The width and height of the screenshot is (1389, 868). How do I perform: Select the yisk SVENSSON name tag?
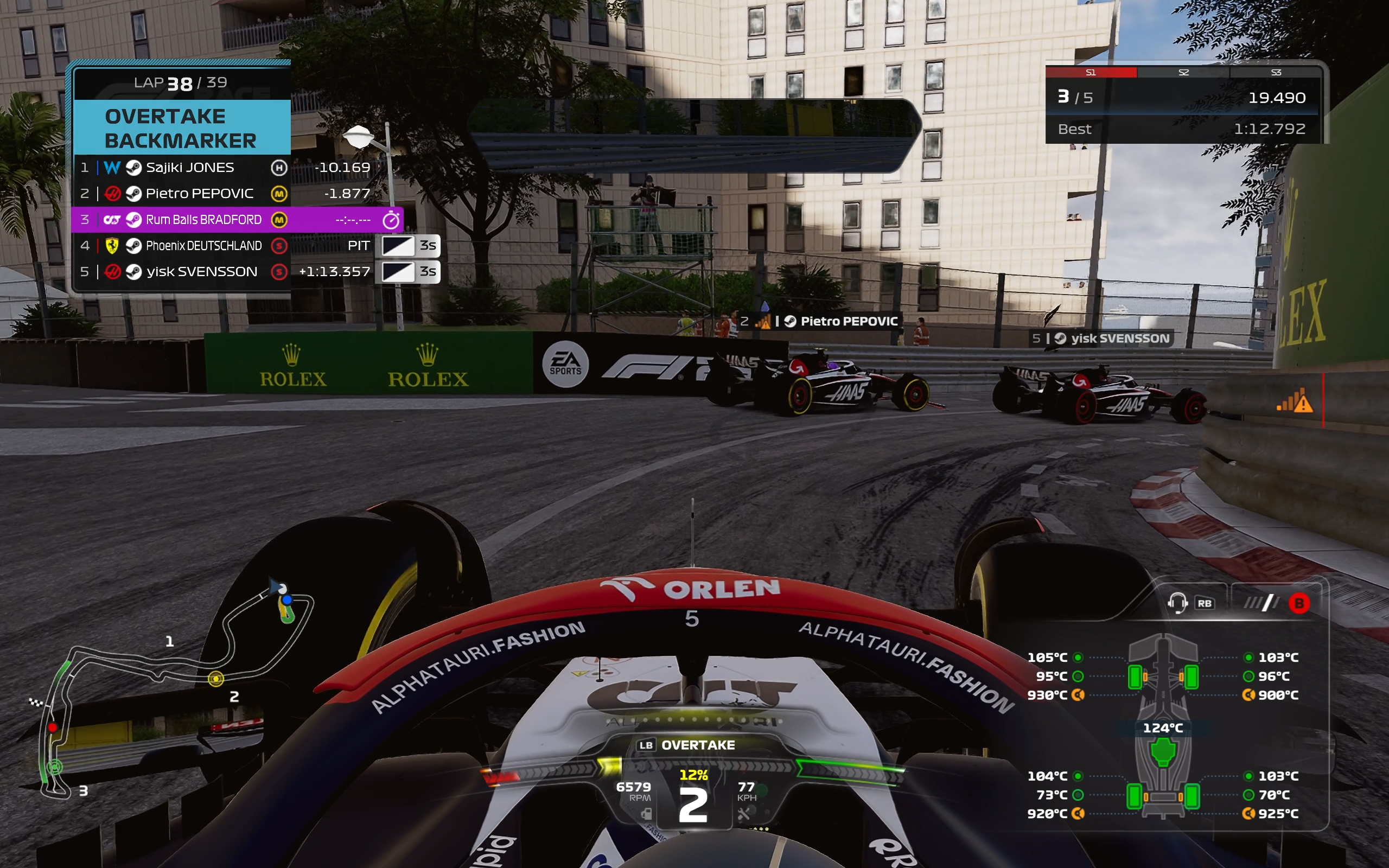[x=1119, y=339]
